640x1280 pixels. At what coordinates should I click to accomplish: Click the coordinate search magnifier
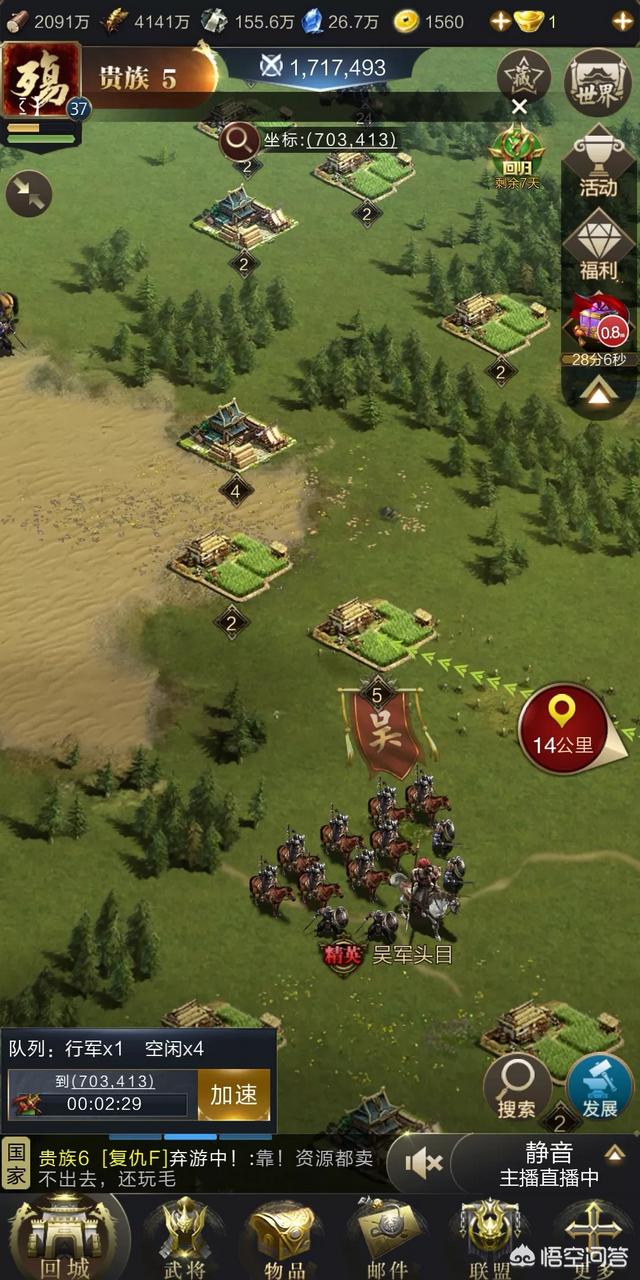click(x=240, y=139)
